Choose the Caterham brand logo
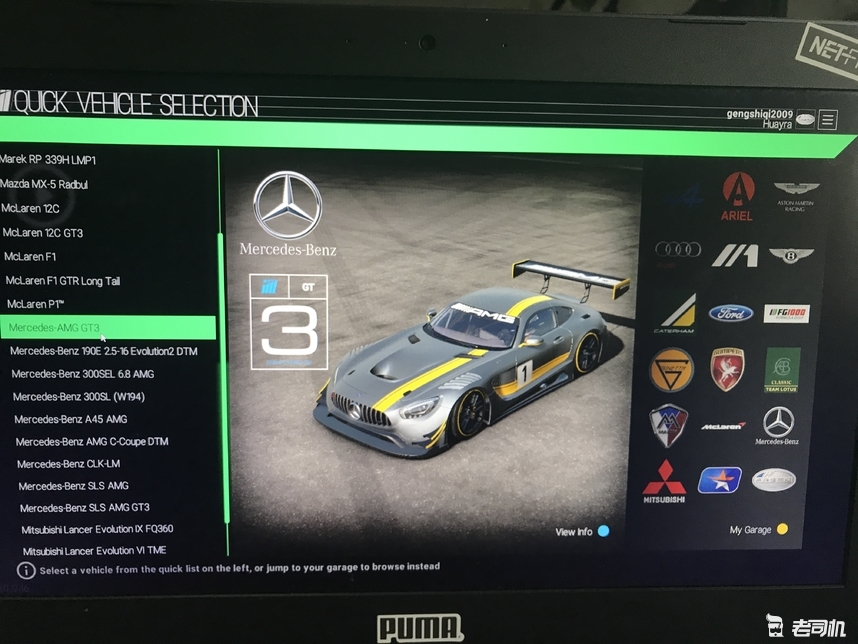Viewport: 858px width, 644px height. [x=675, y=314]
